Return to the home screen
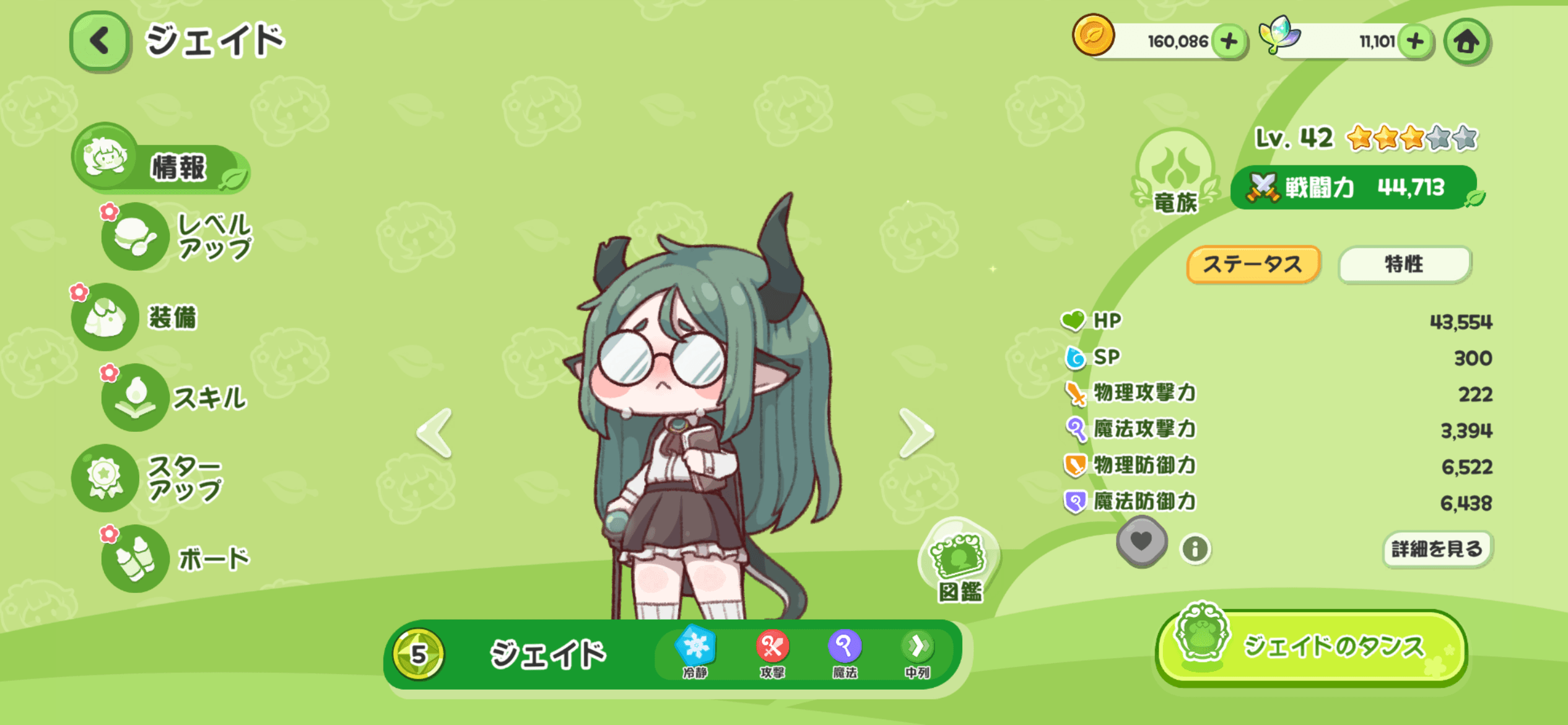This screenshot has height=725, width=1568. coord(1466,42)
